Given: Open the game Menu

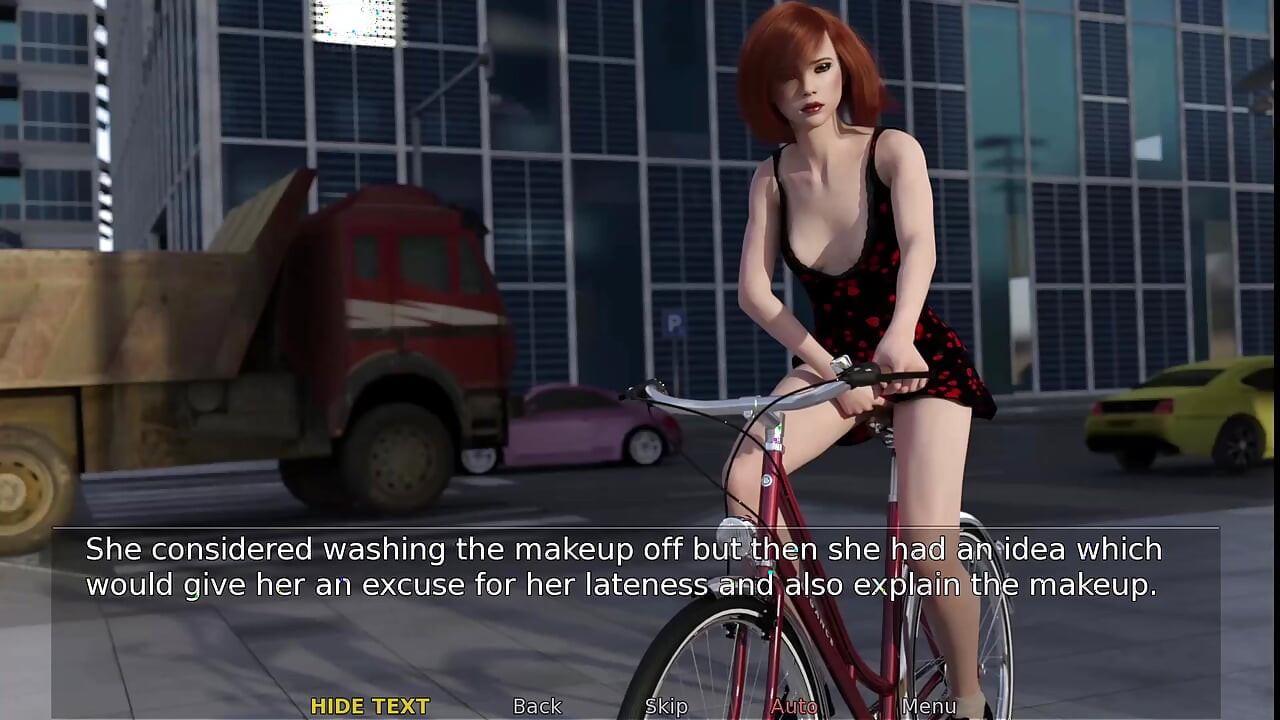Looking at the screenshot, I should 929,706.
